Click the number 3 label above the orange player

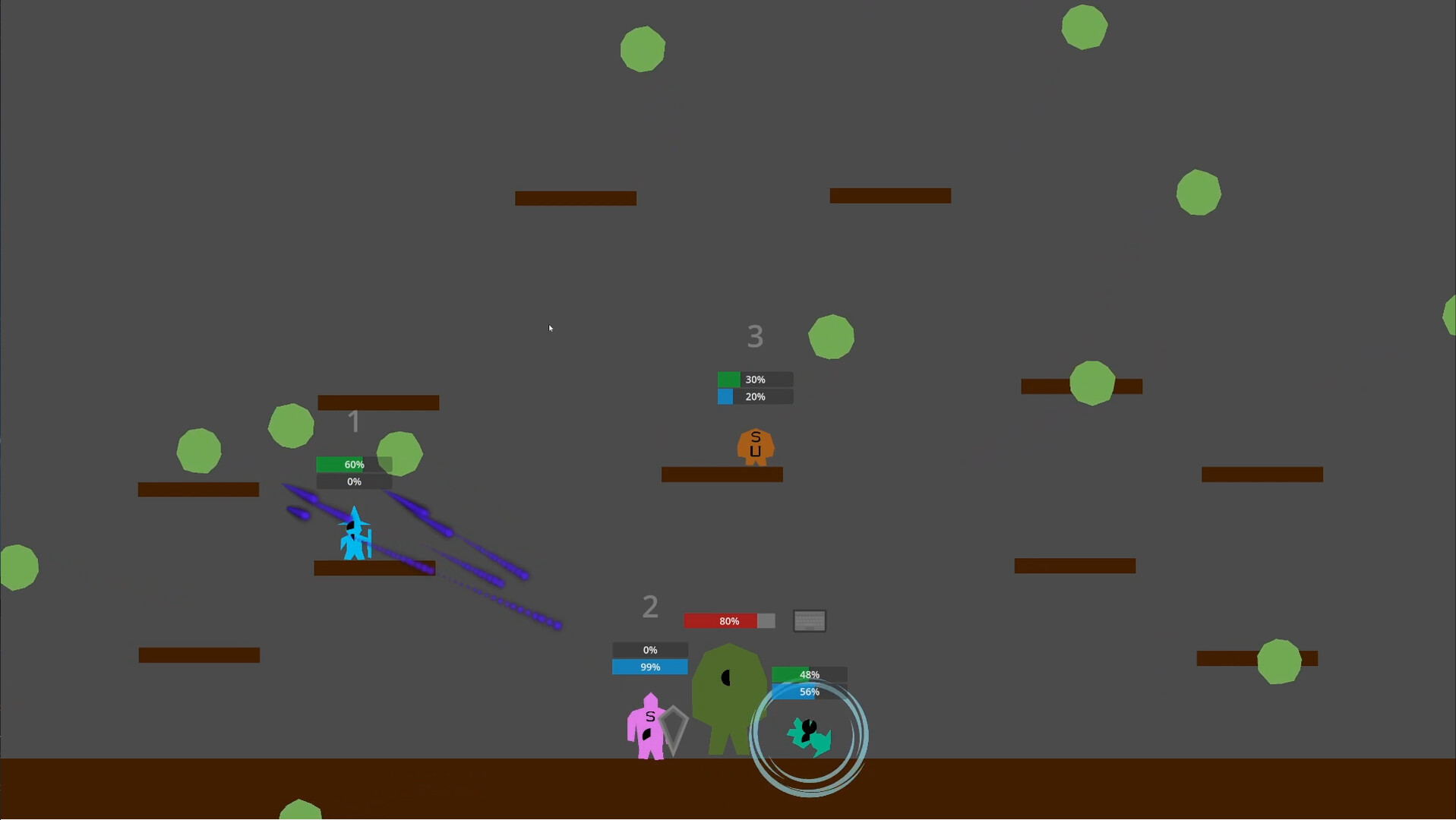pos(754,336)
